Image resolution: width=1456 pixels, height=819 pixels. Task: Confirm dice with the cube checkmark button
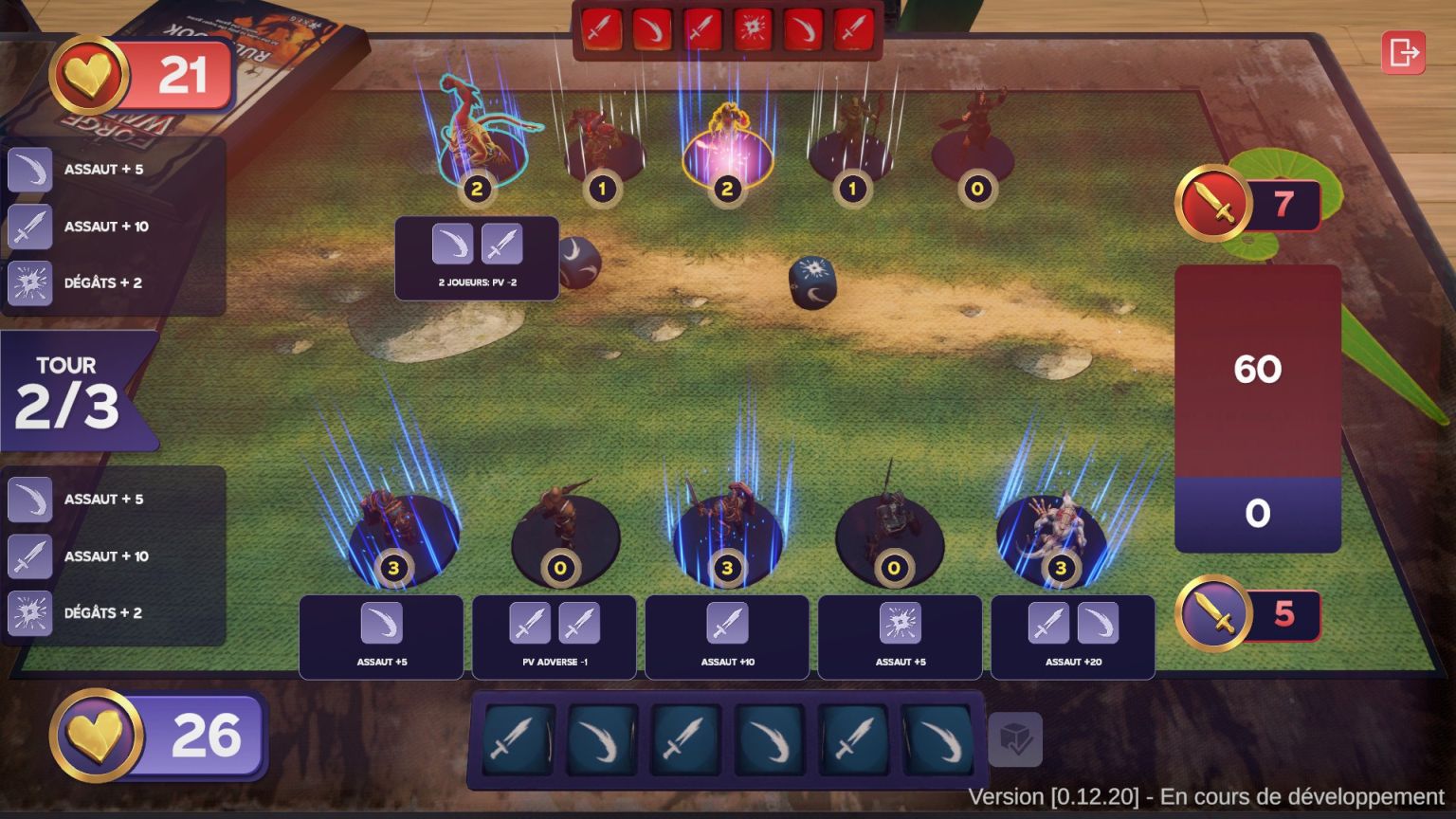(1015, 740)
